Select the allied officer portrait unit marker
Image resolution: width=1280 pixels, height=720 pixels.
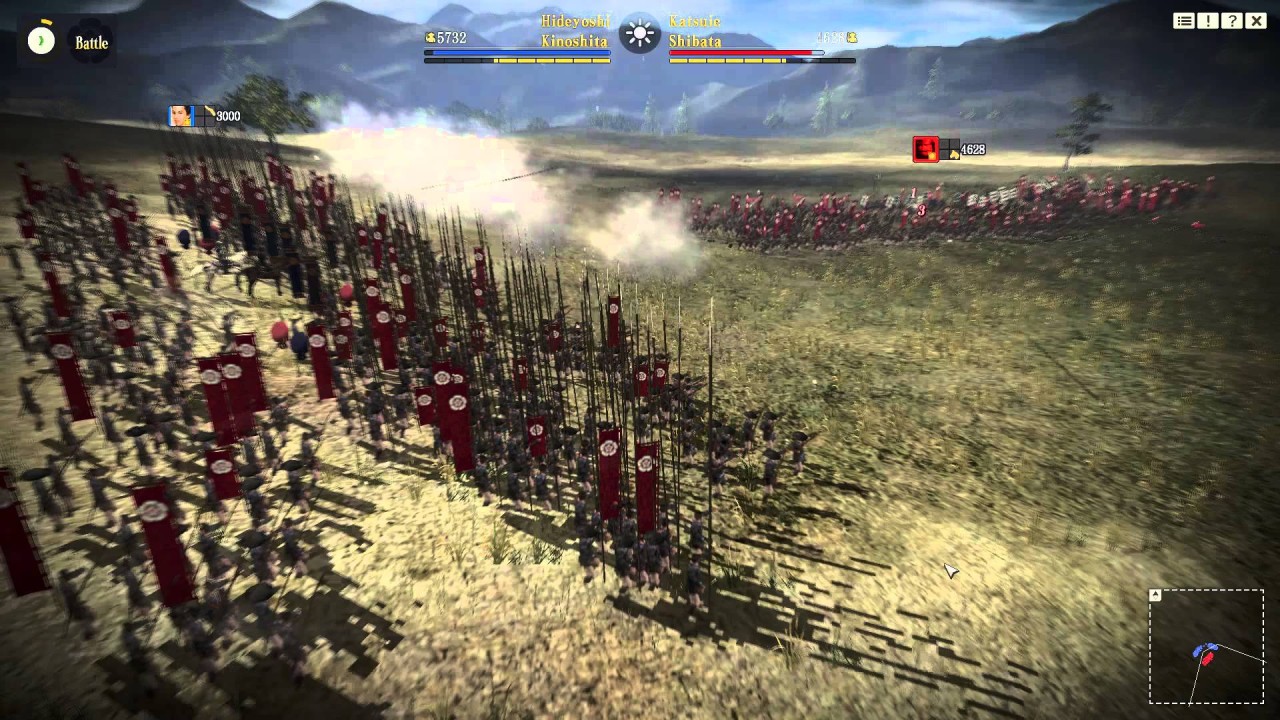coord(181,116)
